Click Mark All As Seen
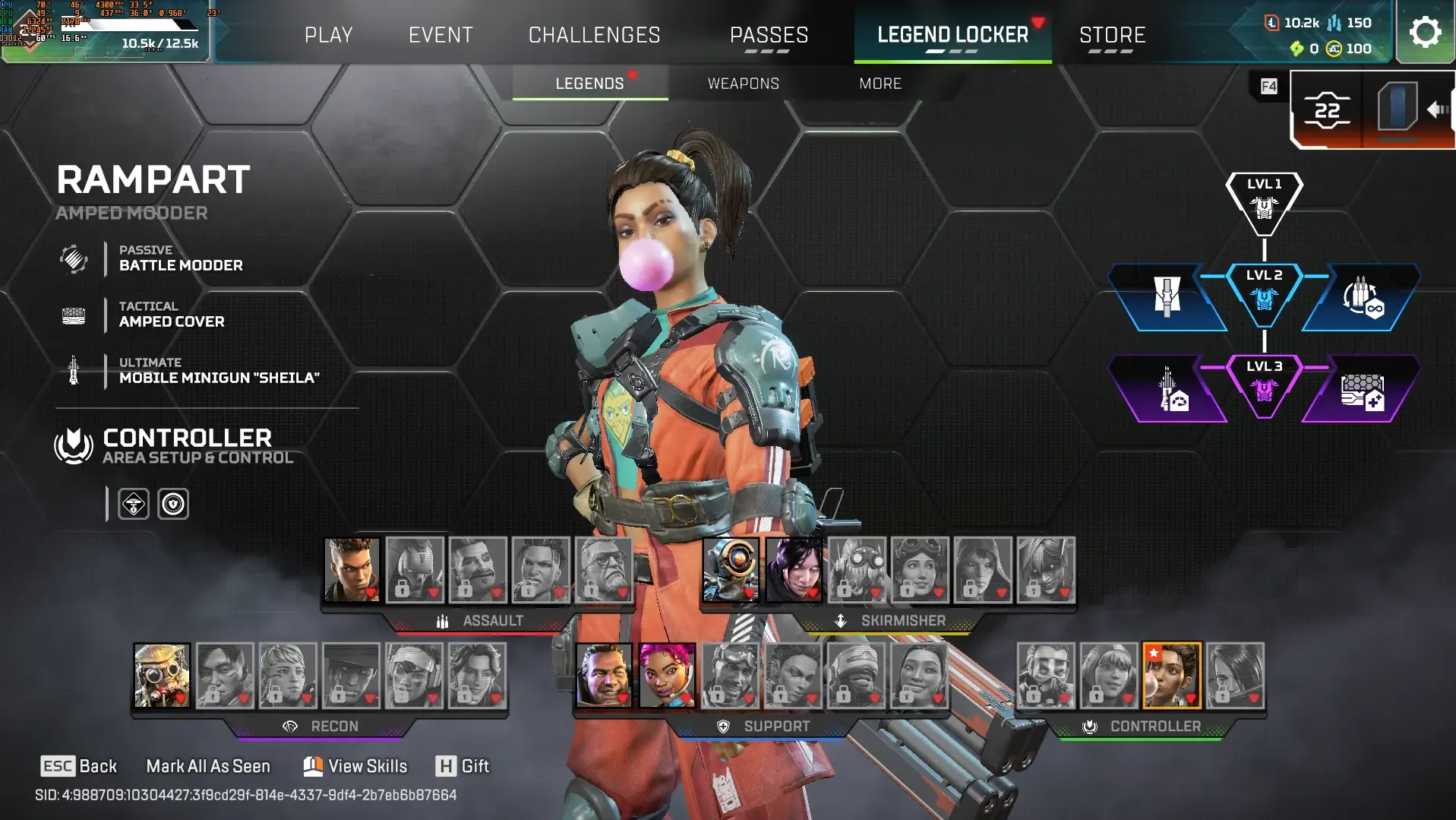Screen dimensions: 1456x820 pos(208,766)
